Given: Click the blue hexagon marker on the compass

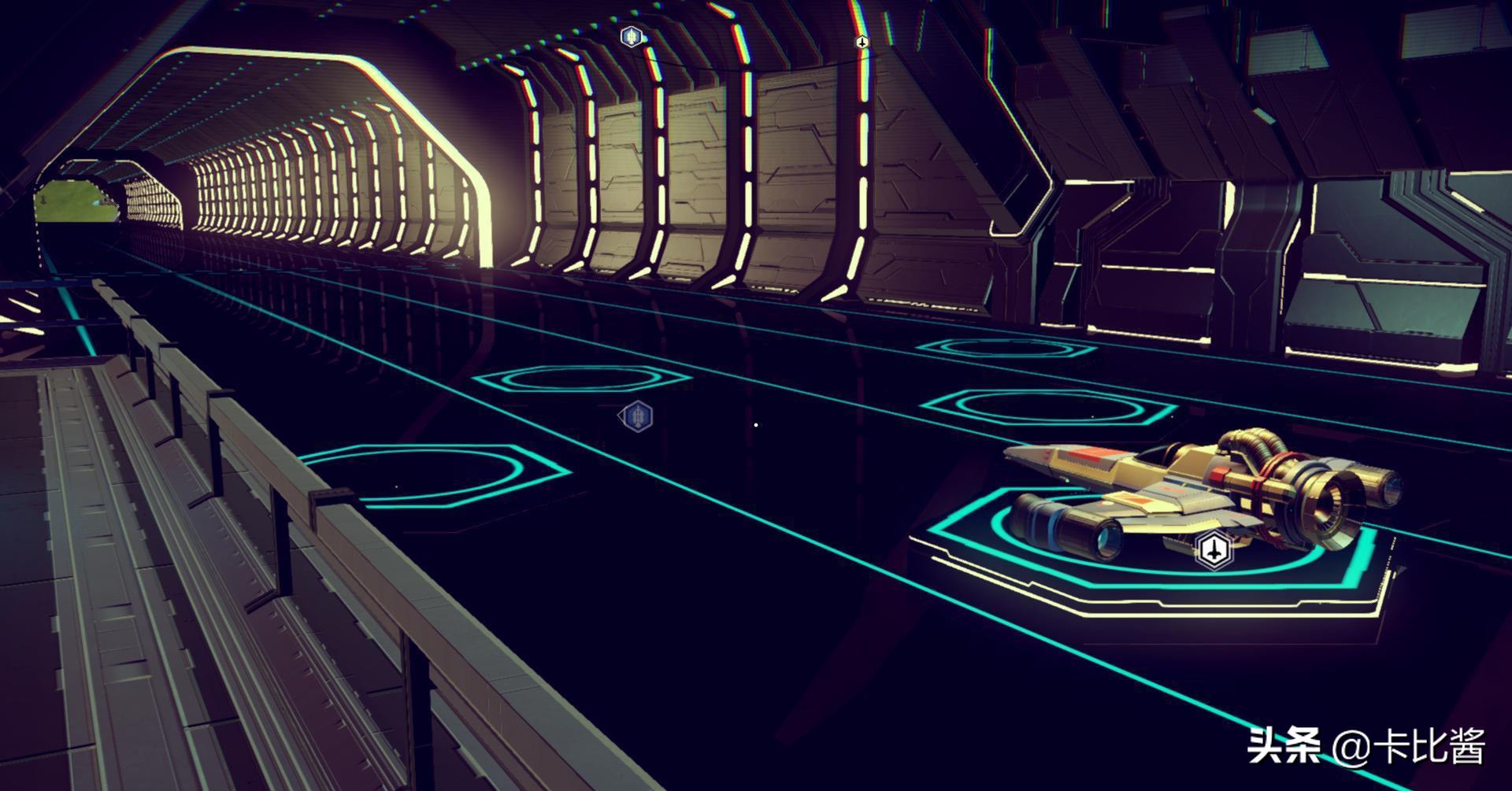Looking at the screenshot, I should tap(631, 36).
